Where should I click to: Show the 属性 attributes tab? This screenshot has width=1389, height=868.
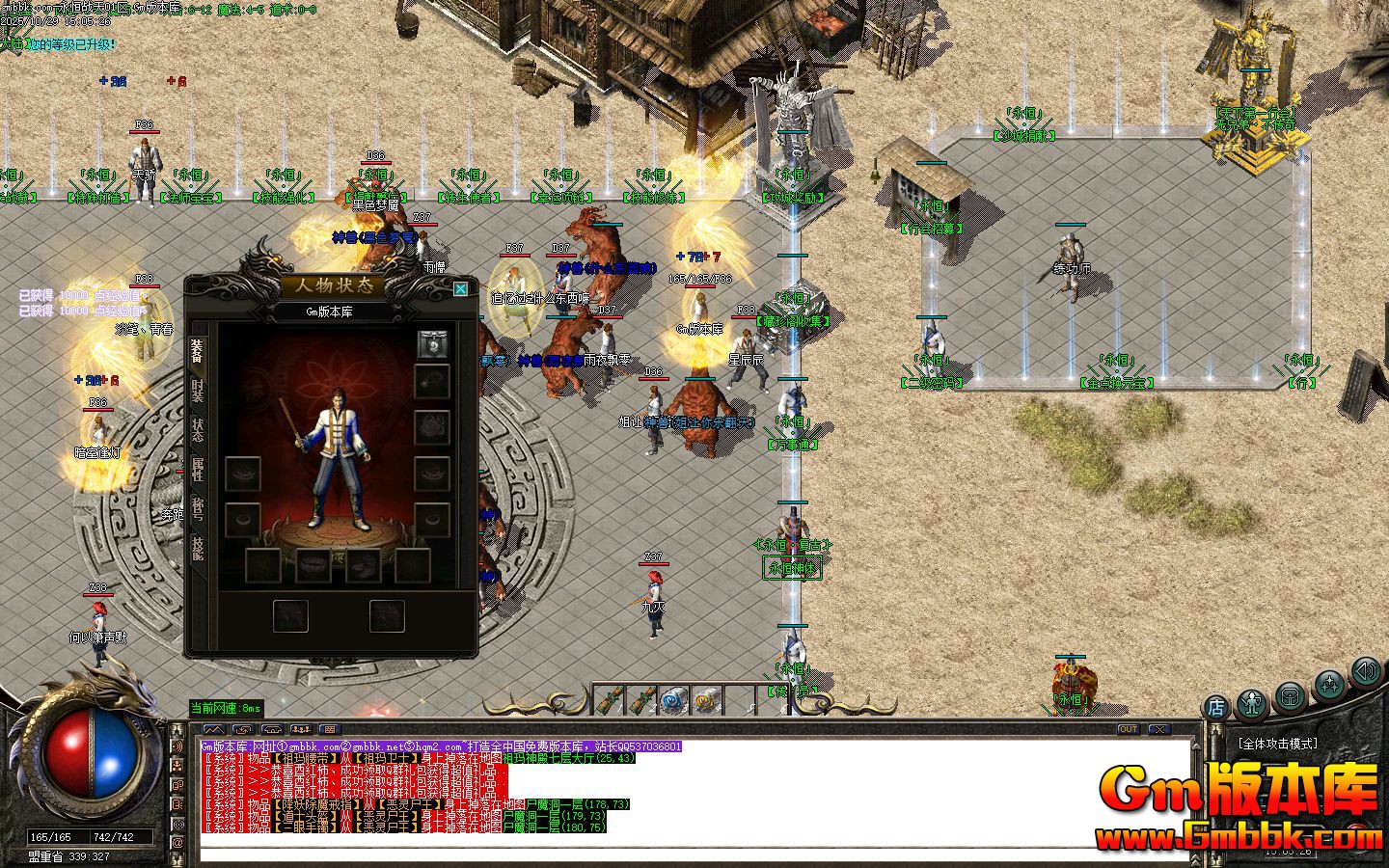tap(197, 470)
